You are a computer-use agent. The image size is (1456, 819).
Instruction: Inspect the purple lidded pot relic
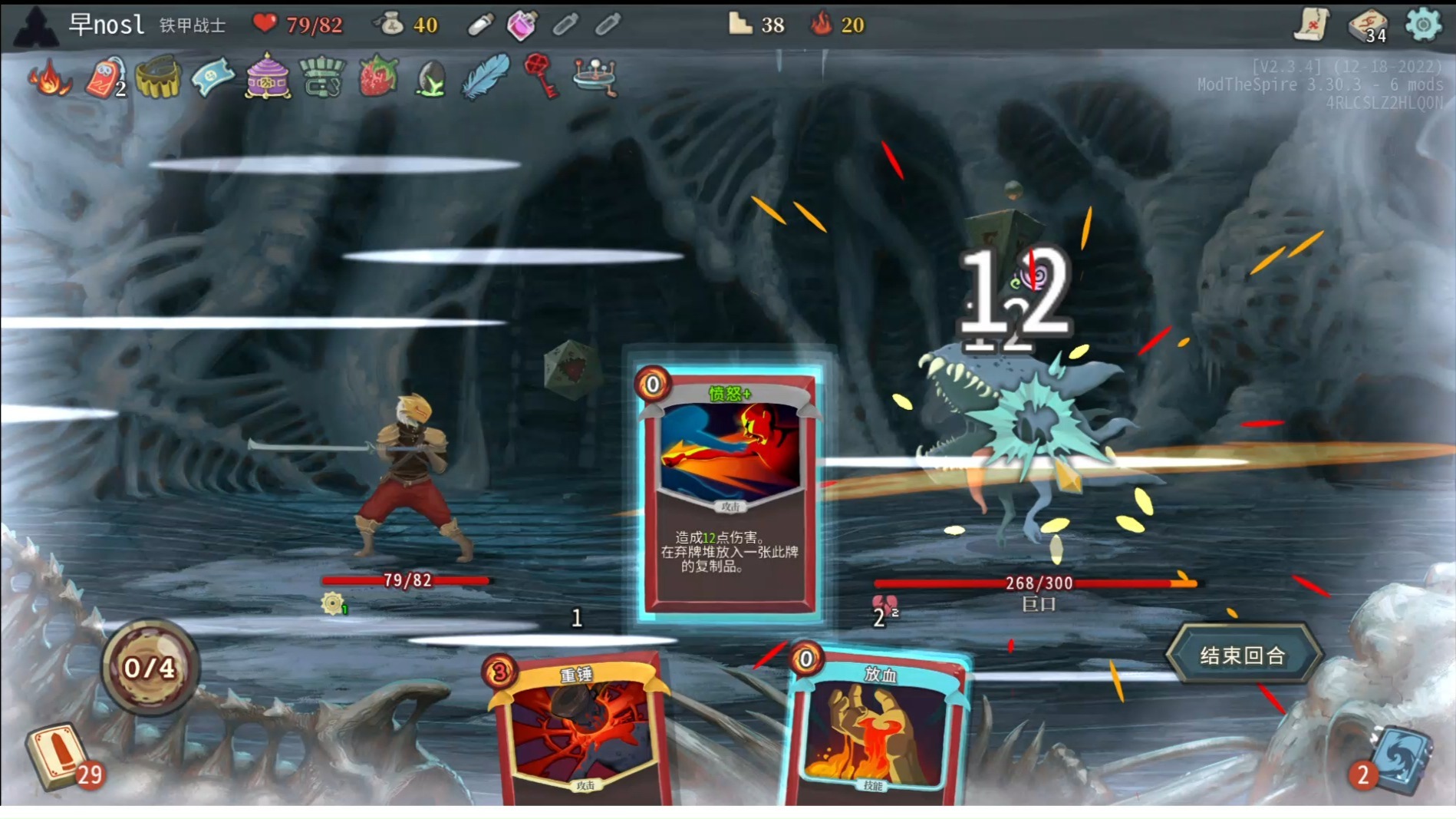click(267, 77)
